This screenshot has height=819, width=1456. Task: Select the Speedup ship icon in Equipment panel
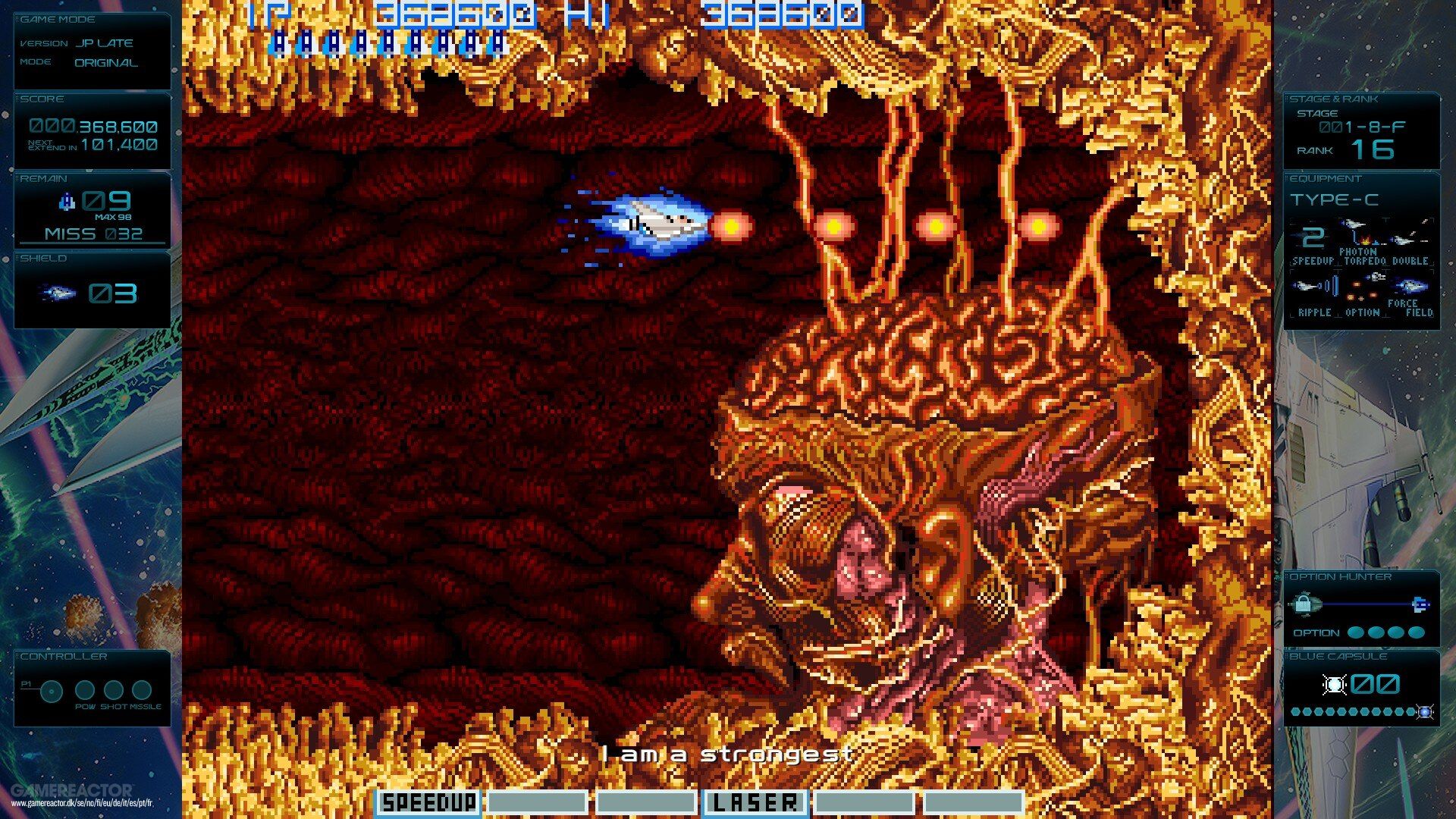click(1312, 239)
